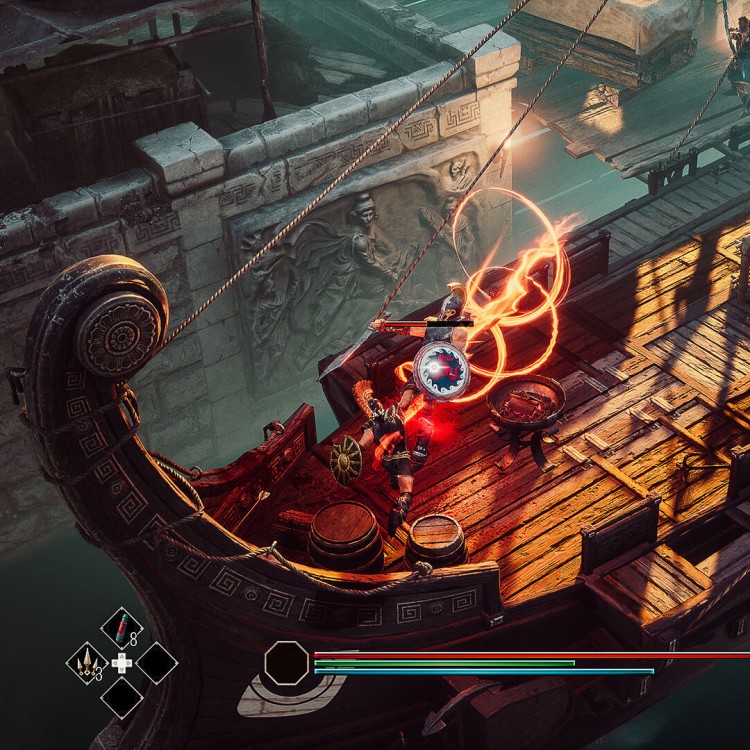Click the octagonal portrait frame beside the bars

287,663
